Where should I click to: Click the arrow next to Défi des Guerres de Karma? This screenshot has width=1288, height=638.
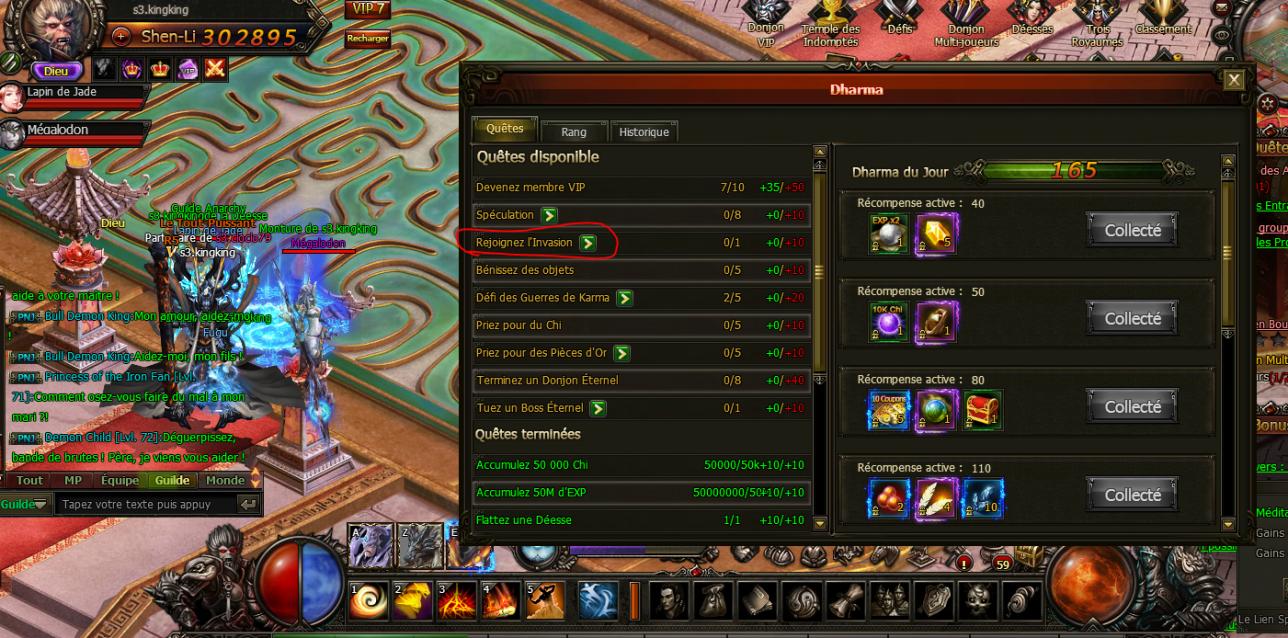point(624,298)
